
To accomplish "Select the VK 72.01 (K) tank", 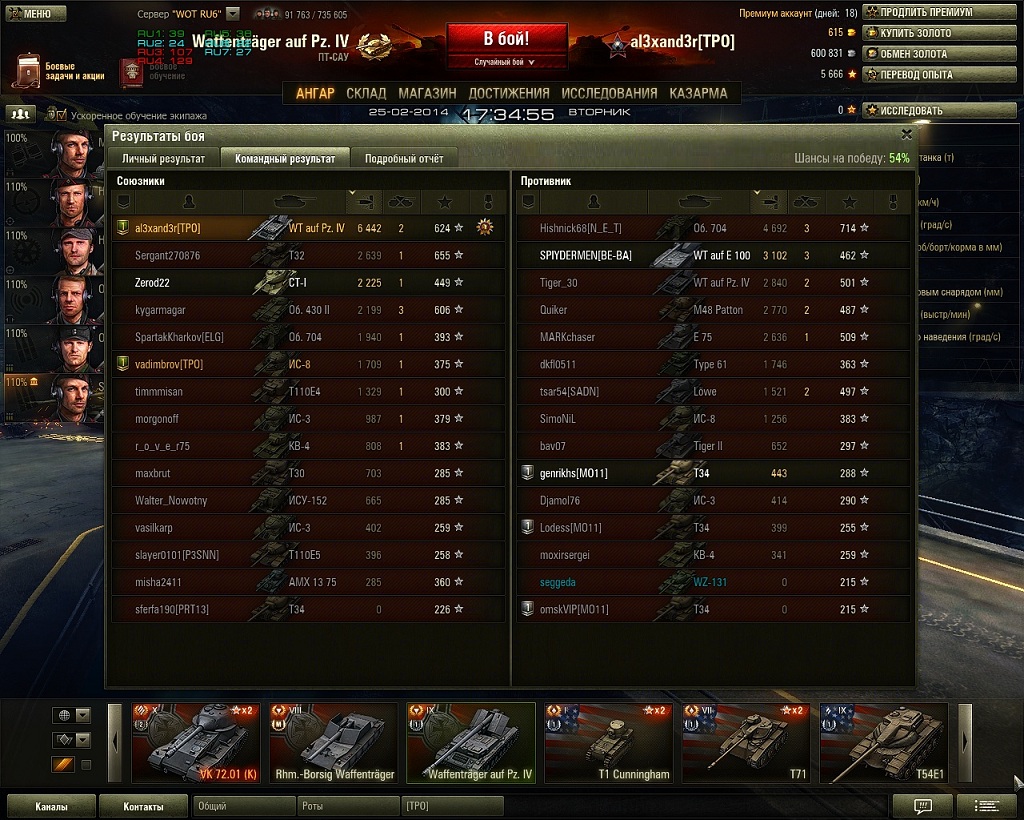I will (x=196, y=743).
